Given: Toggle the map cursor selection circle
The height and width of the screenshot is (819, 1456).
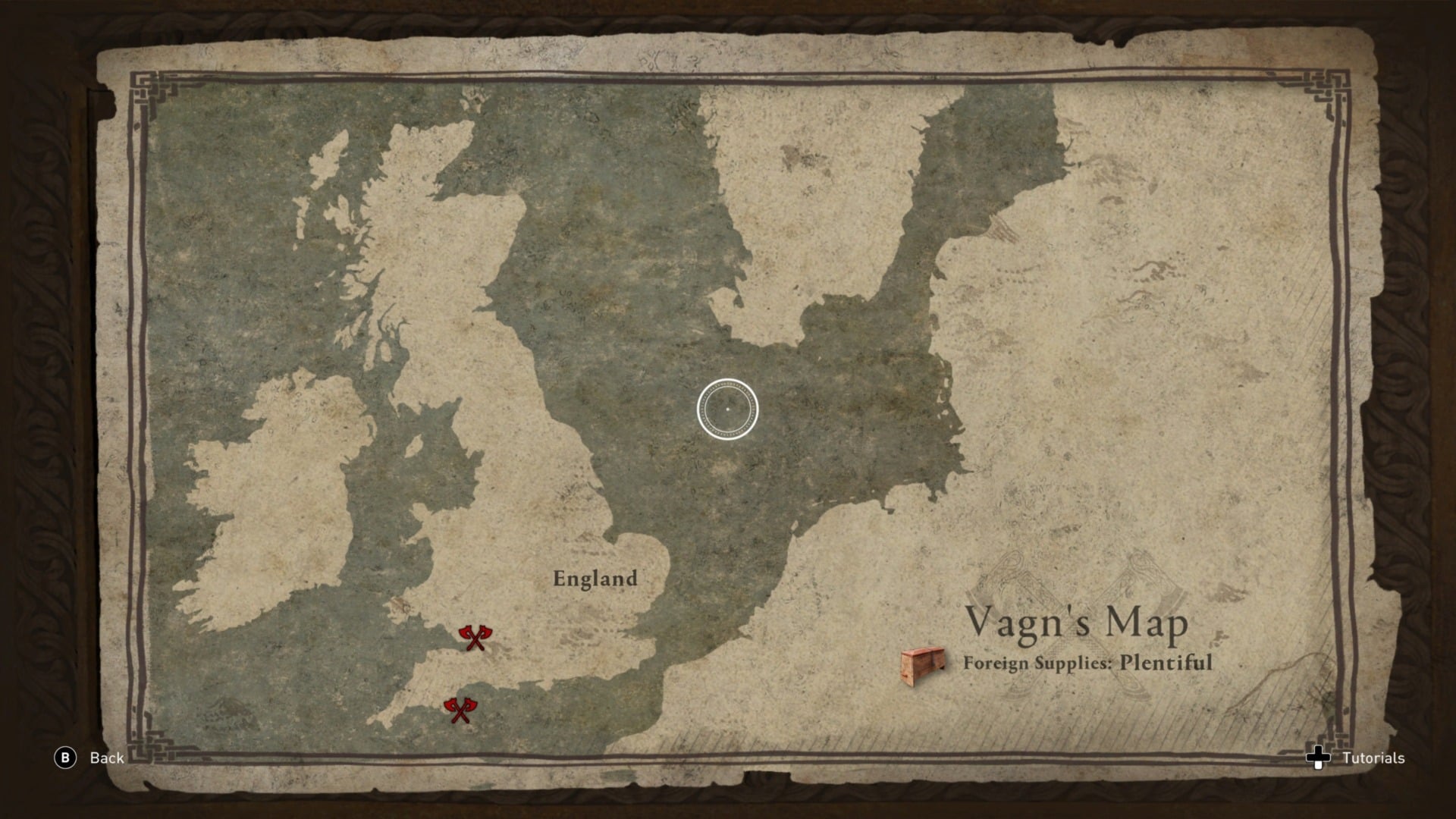Looking at the screenshot, I should (726, 408).
